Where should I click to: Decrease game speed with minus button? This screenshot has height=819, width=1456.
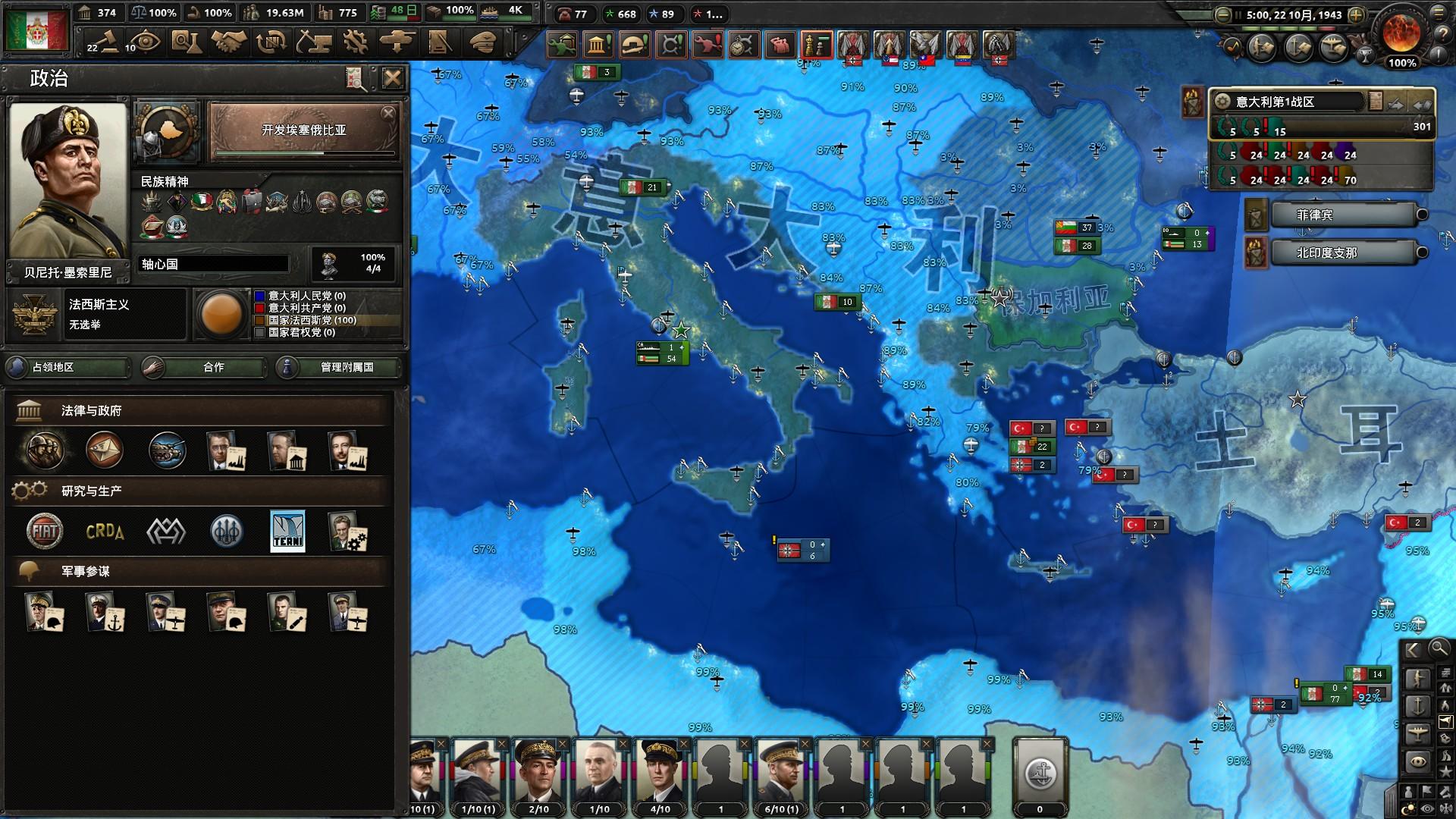1222,14
